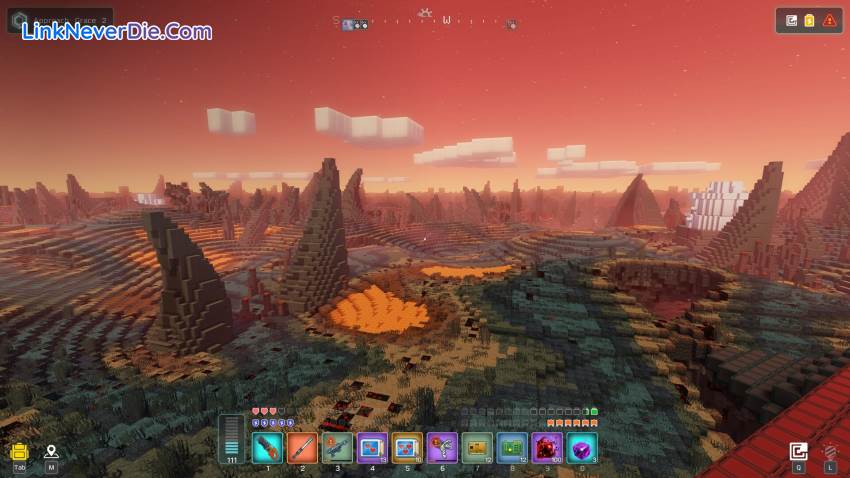
Task: Open the map using the pin icon
Action: 51,452
